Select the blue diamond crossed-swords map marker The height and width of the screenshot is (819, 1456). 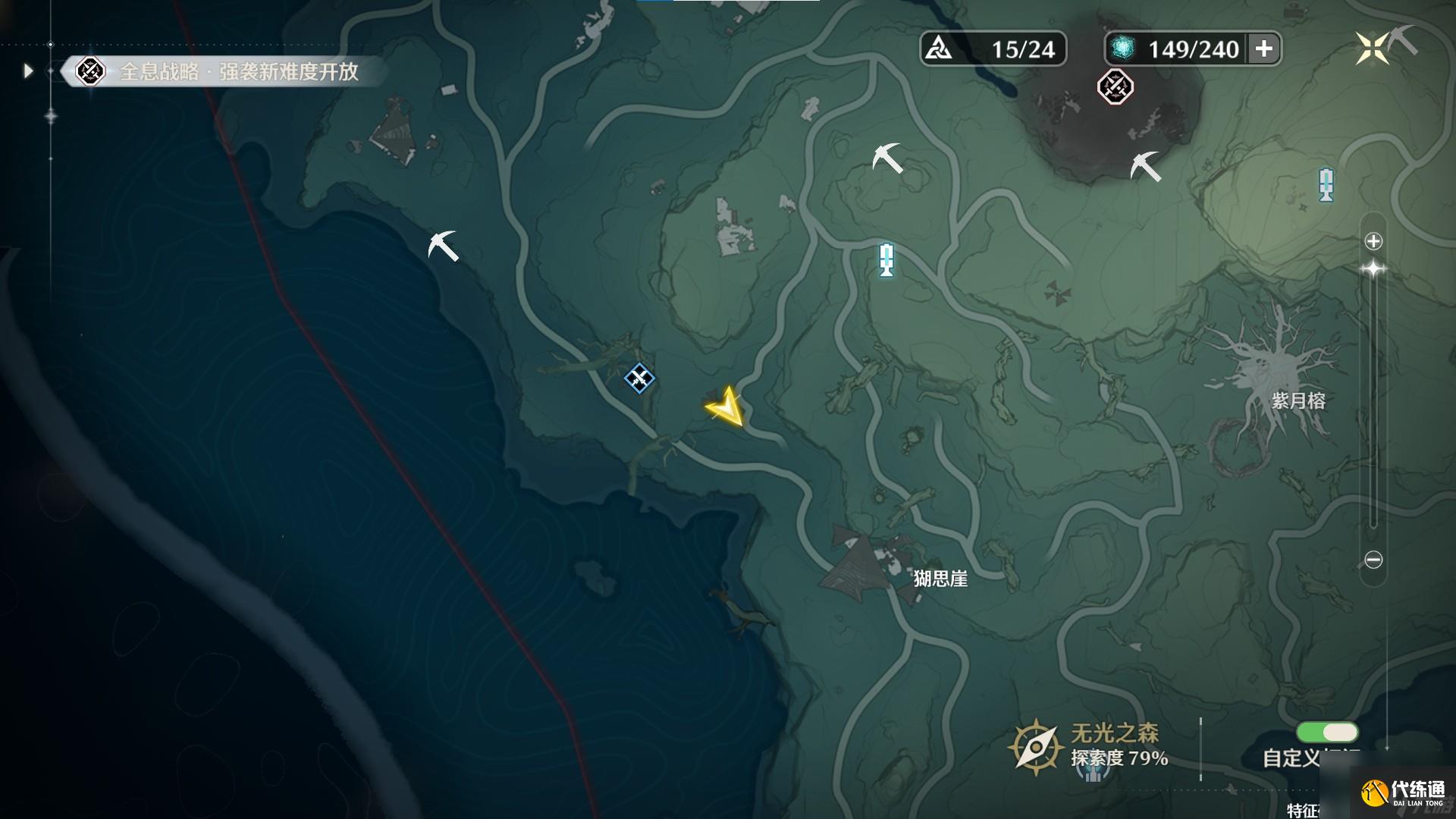pyautogui.click(x=639, y=378)
